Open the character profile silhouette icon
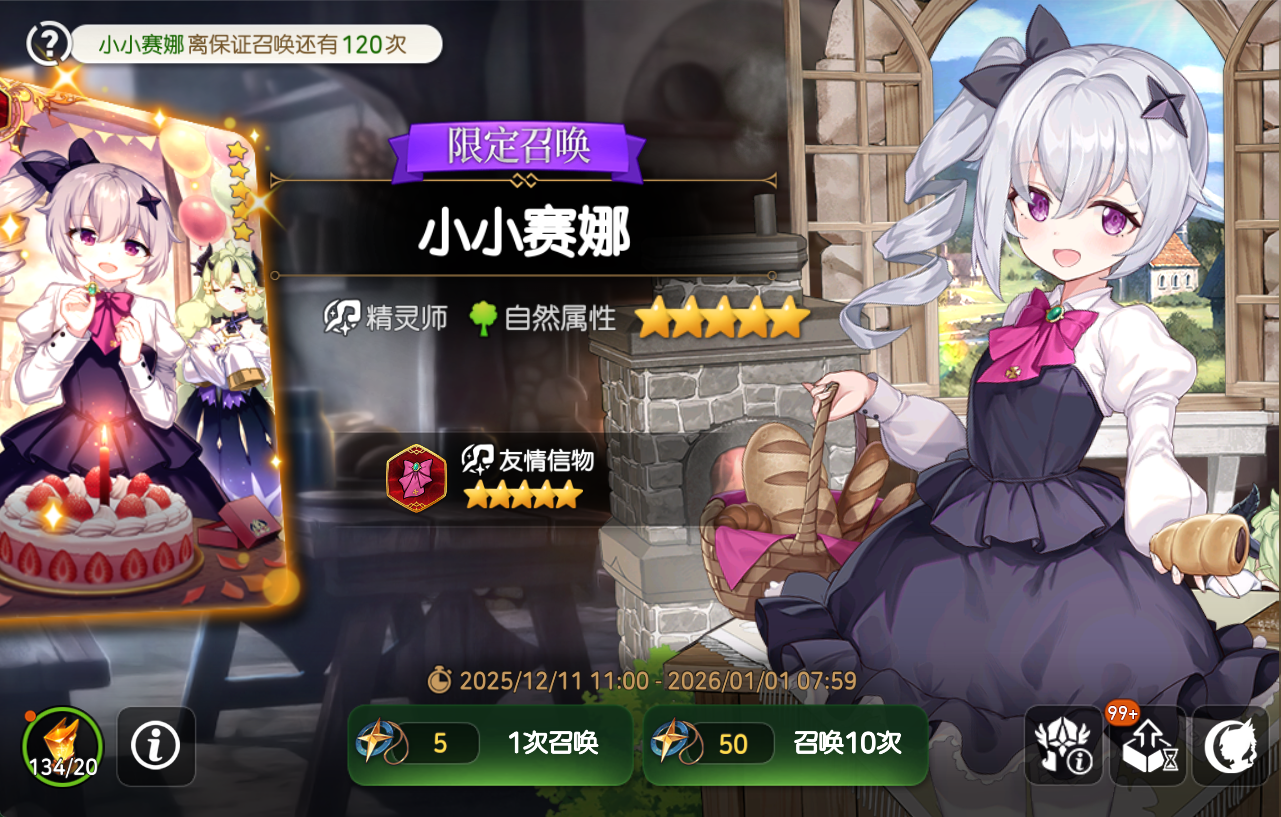The width and height of the screenshot is (1281, 817). pyautogui.click(x=1232, y=745)
